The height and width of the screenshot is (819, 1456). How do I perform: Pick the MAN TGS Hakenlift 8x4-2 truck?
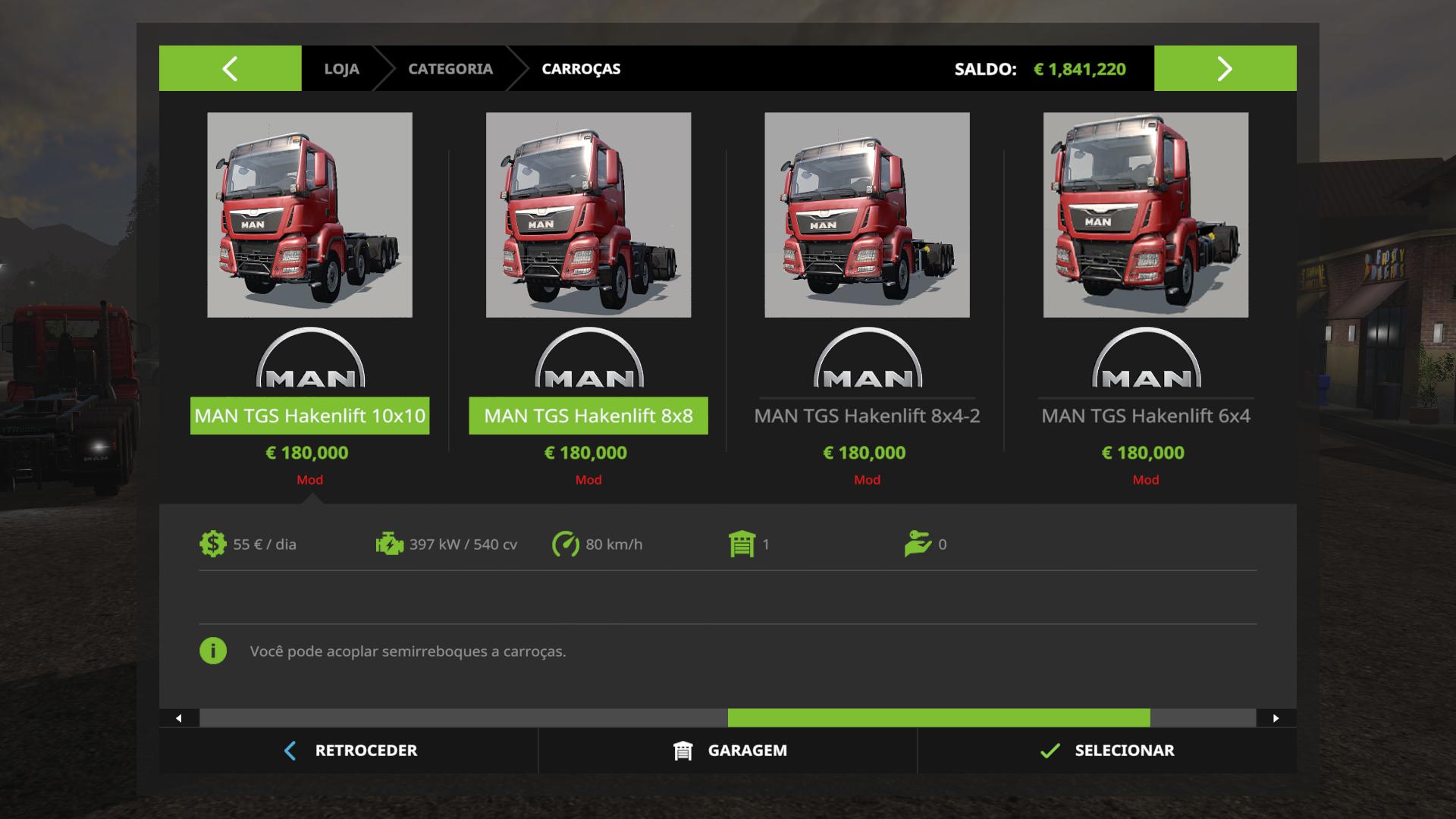[867, 215]
